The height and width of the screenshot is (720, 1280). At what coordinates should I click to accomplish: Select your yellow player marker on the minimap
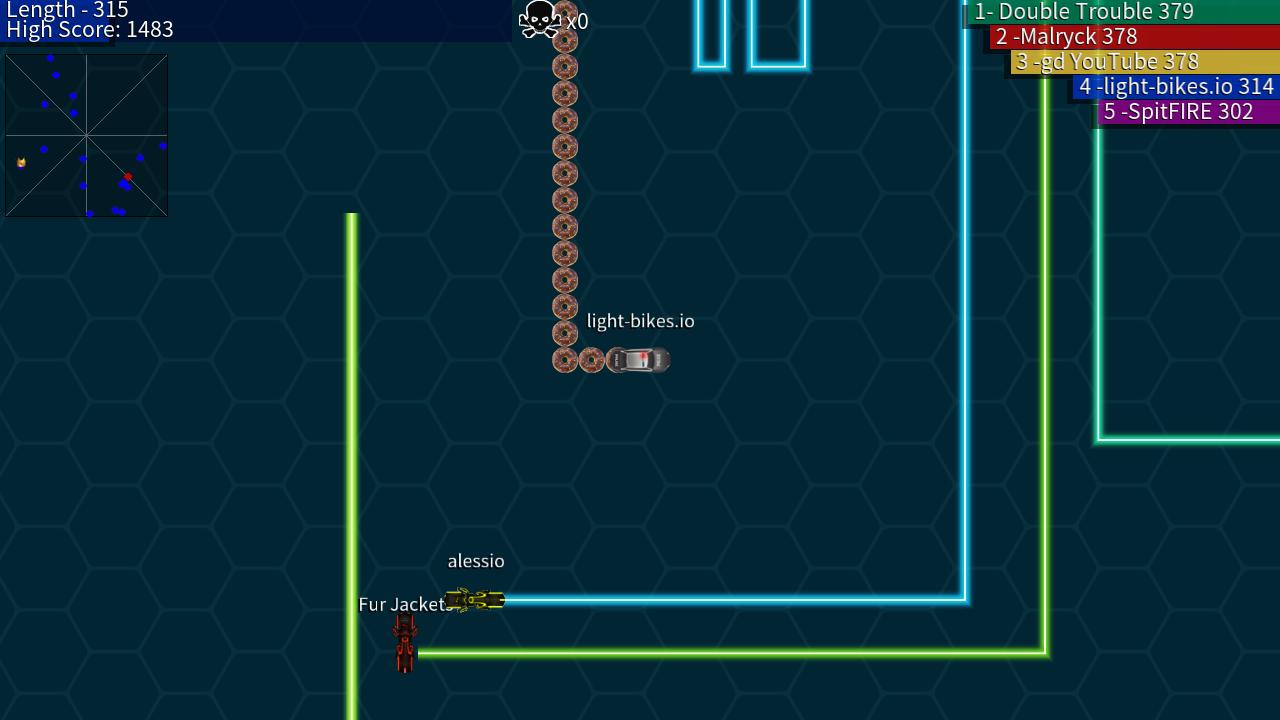20,160
